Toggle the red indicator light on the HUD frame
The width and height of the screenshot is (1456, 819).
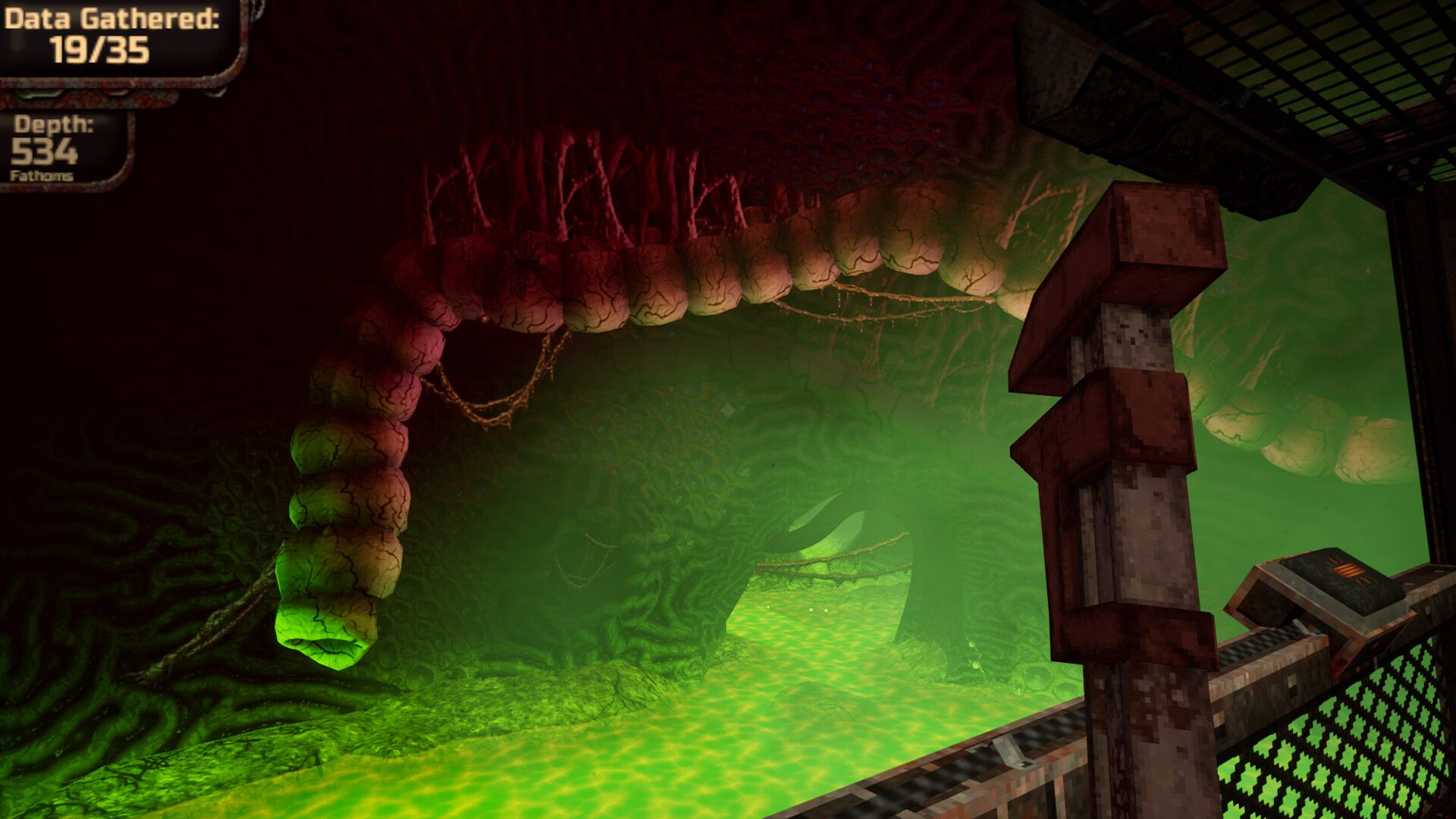(118, 93)
